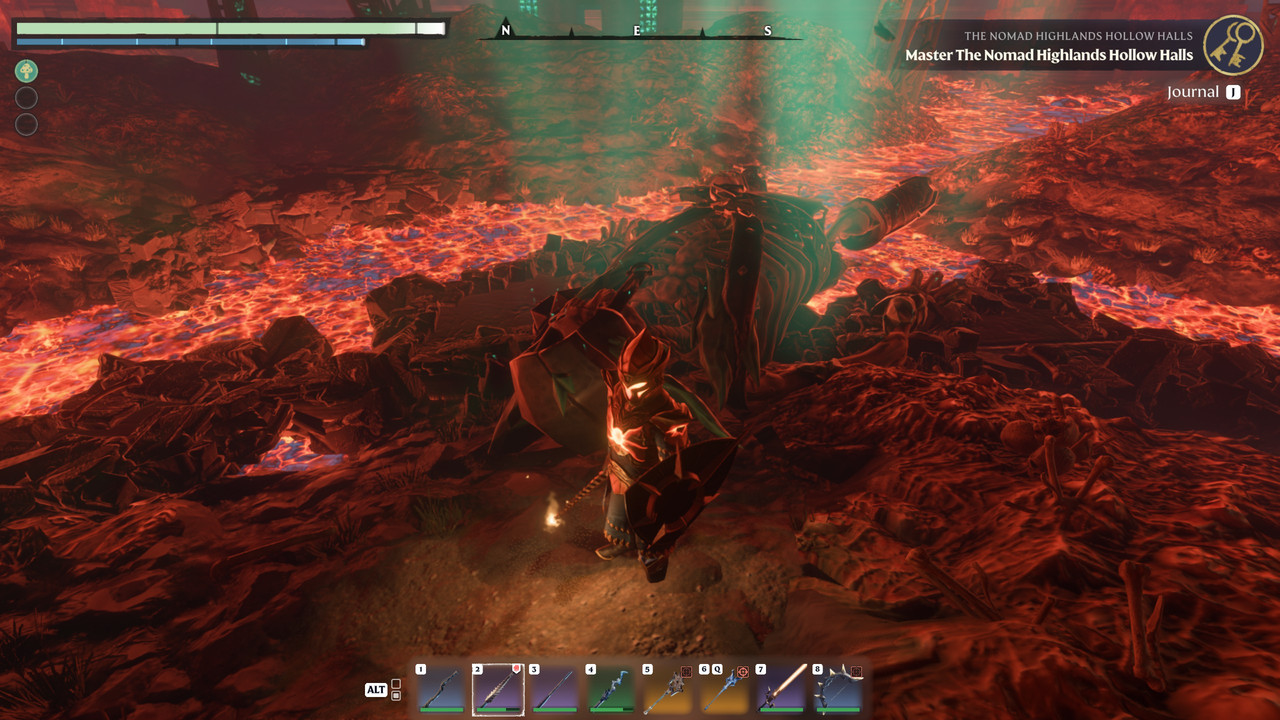Inspect the mushroom food buff icon
Image resolution: width=1280 pixels, height=720 pixels.
26,71
